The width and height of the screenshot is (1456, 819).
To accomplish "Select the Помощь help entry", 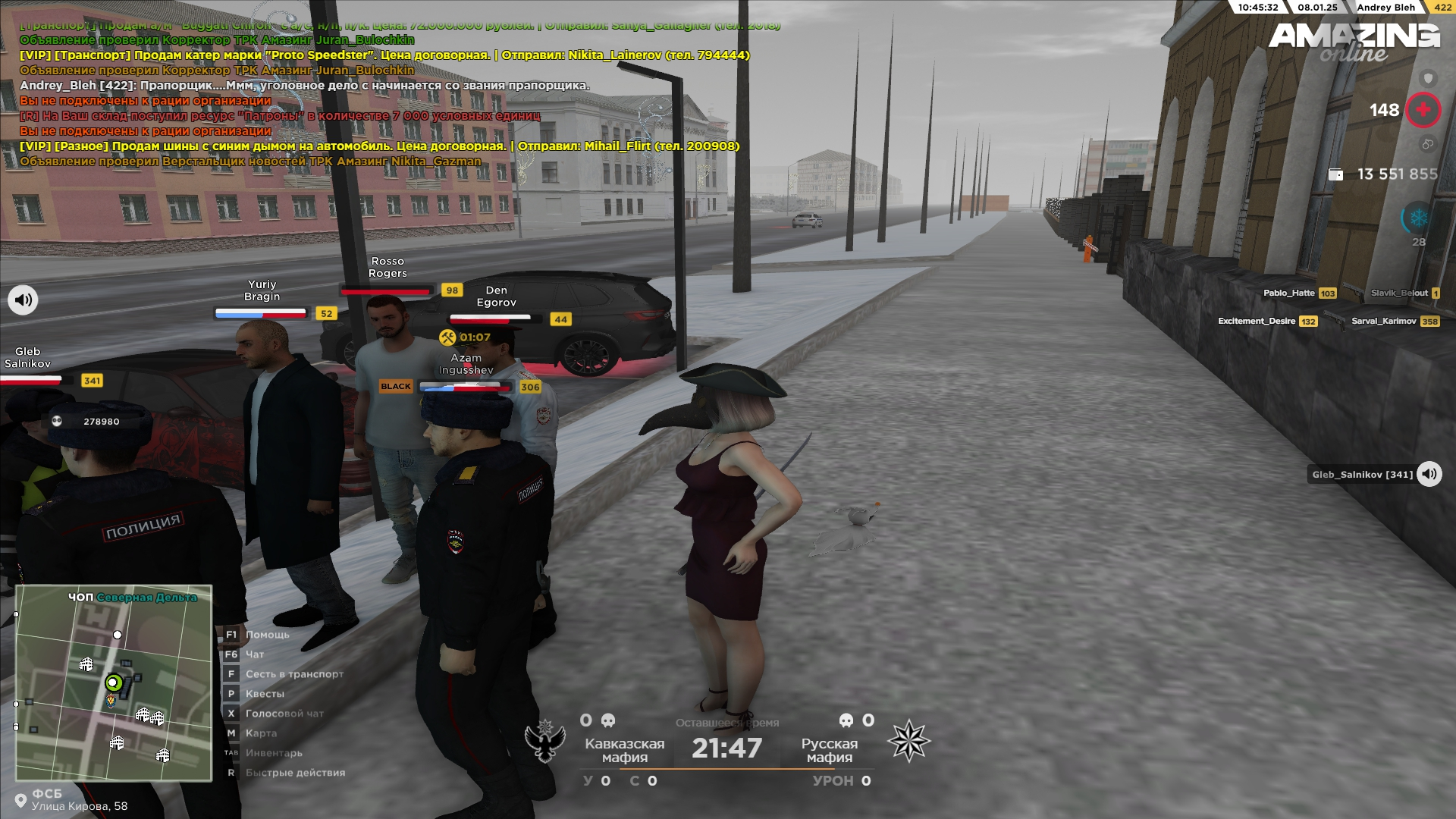I will point(267,635).
